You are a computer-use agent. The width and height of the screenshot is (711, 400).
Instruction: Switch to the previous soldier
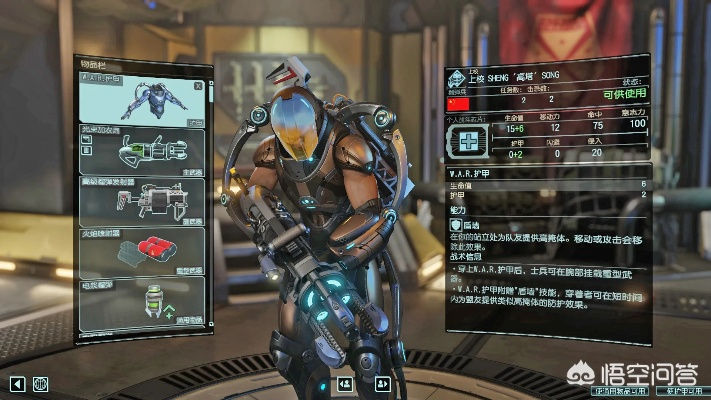(345, 383)
